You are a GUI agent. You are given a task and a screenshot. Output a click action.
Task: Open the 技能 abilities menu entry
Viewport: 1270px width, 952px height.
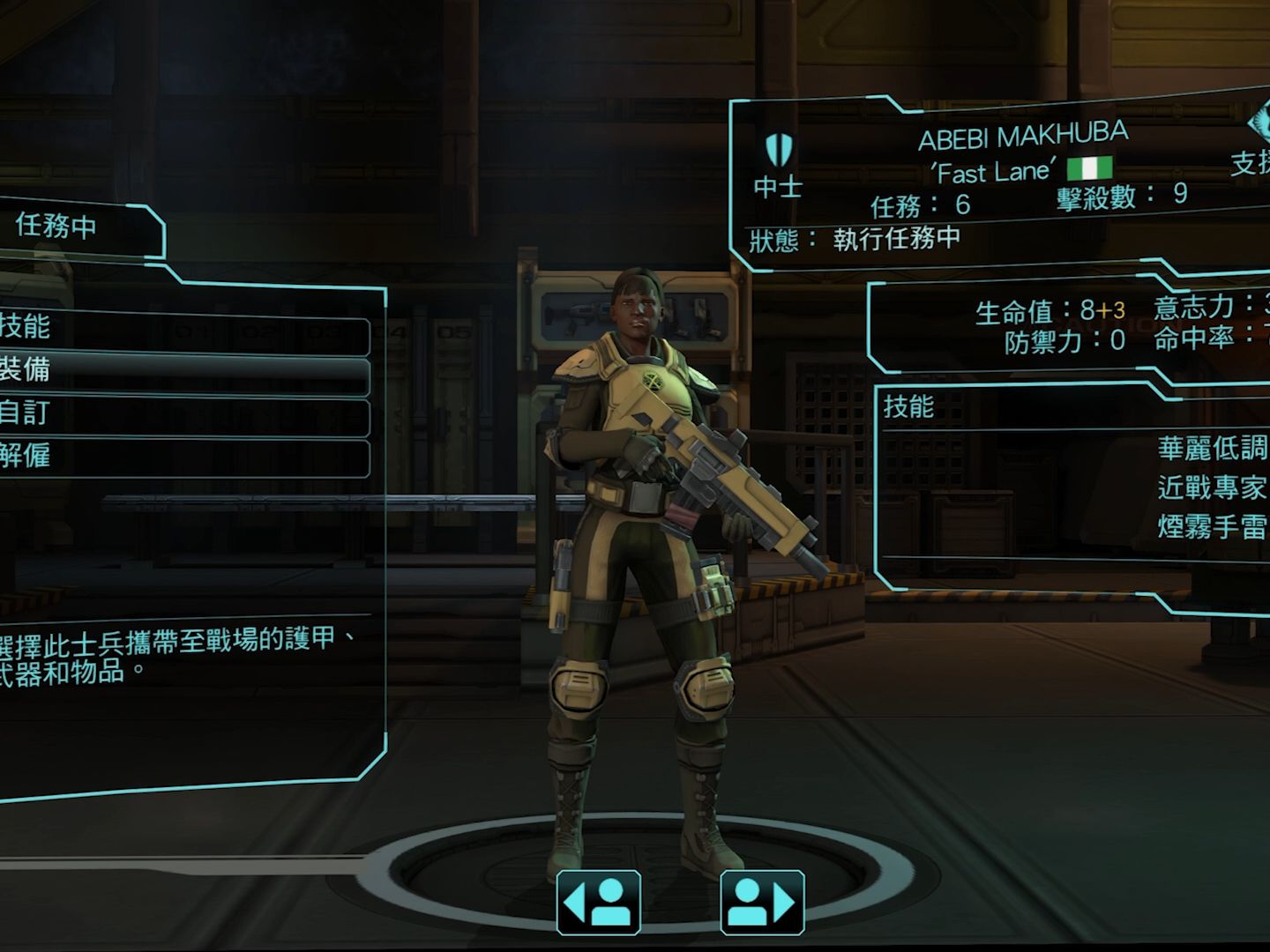tap(176, 329)
